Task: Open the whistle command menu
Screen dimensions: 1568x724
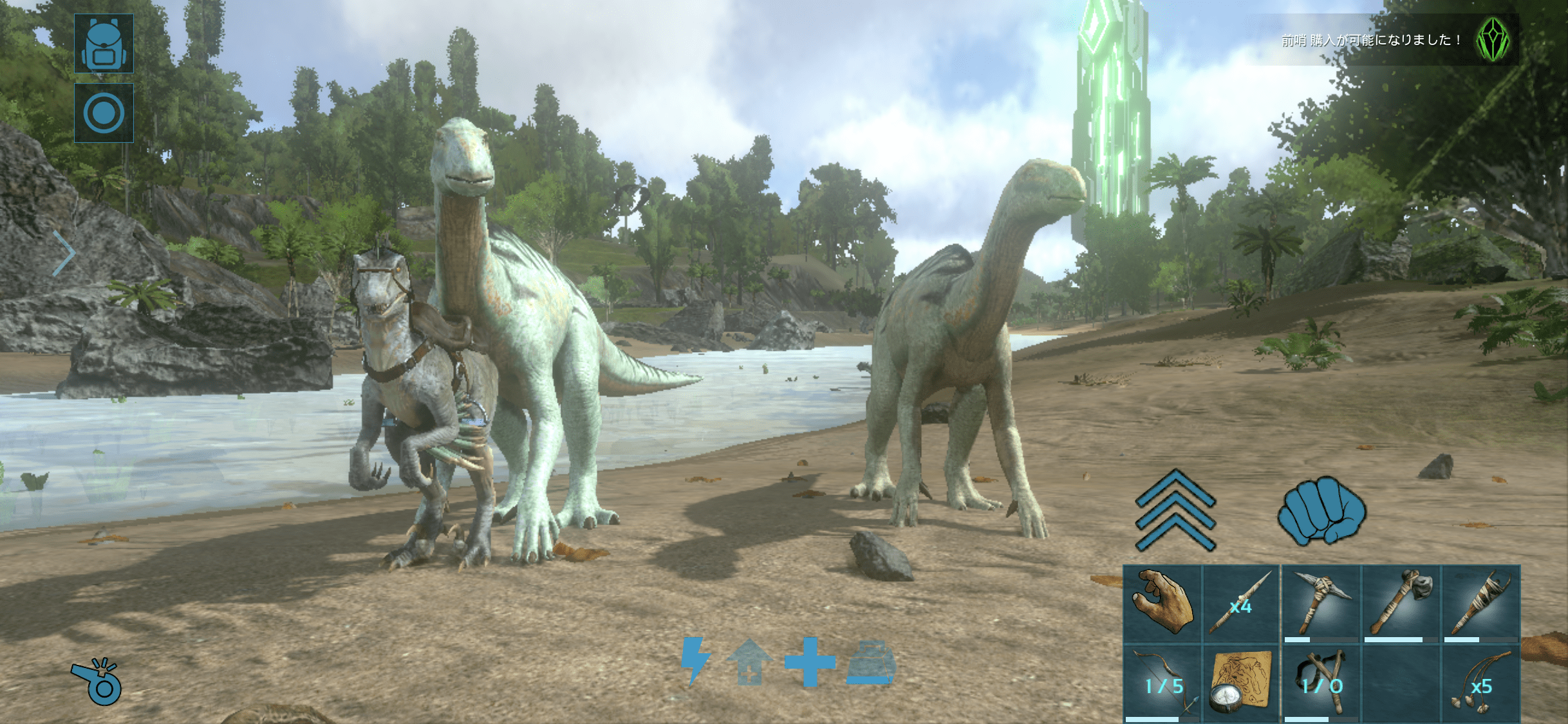Action: (x=98, y=682)
